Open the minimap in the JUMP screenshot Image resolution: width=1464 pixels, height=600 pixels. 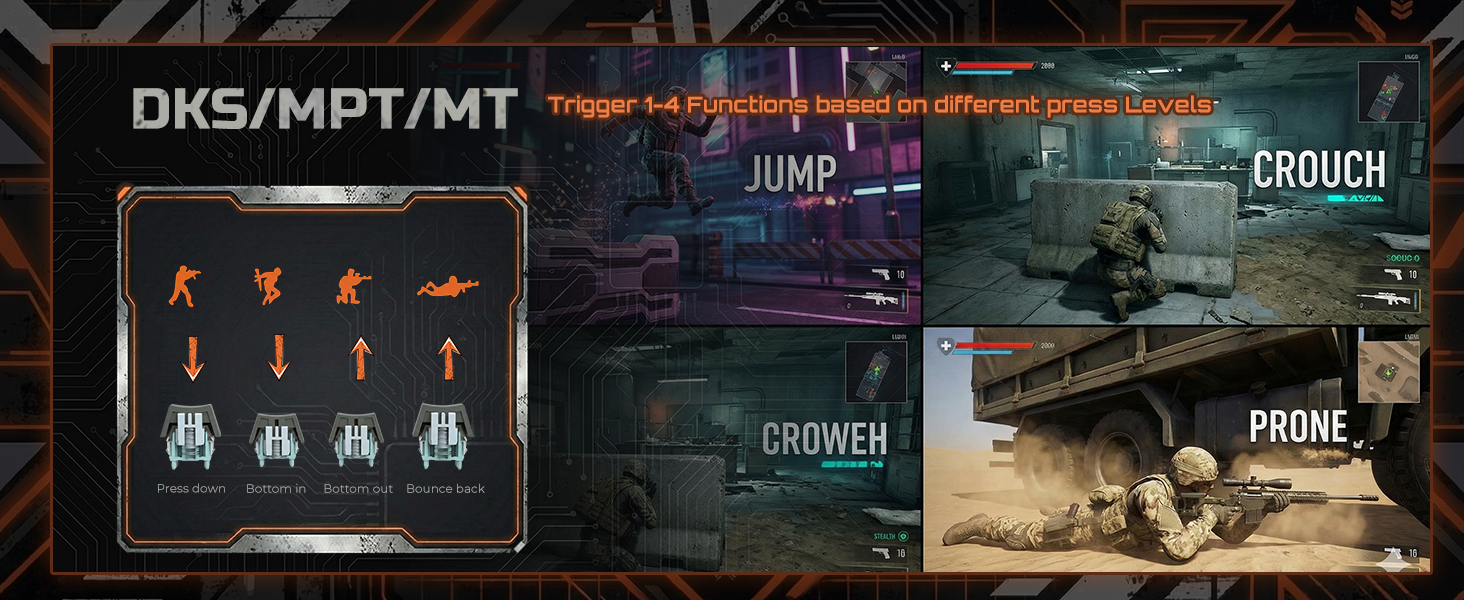tap(876, 92)
